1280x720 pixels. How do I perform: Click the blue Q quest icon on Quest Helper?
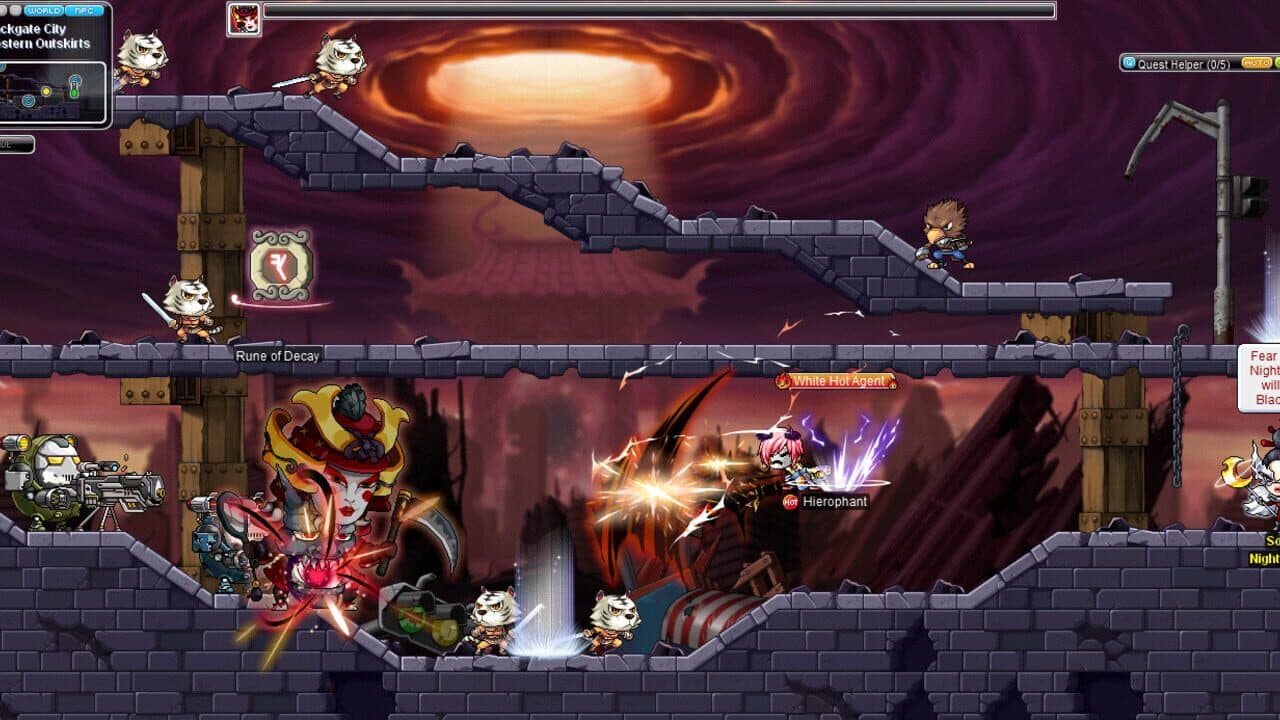click(x=1127, y=63)
